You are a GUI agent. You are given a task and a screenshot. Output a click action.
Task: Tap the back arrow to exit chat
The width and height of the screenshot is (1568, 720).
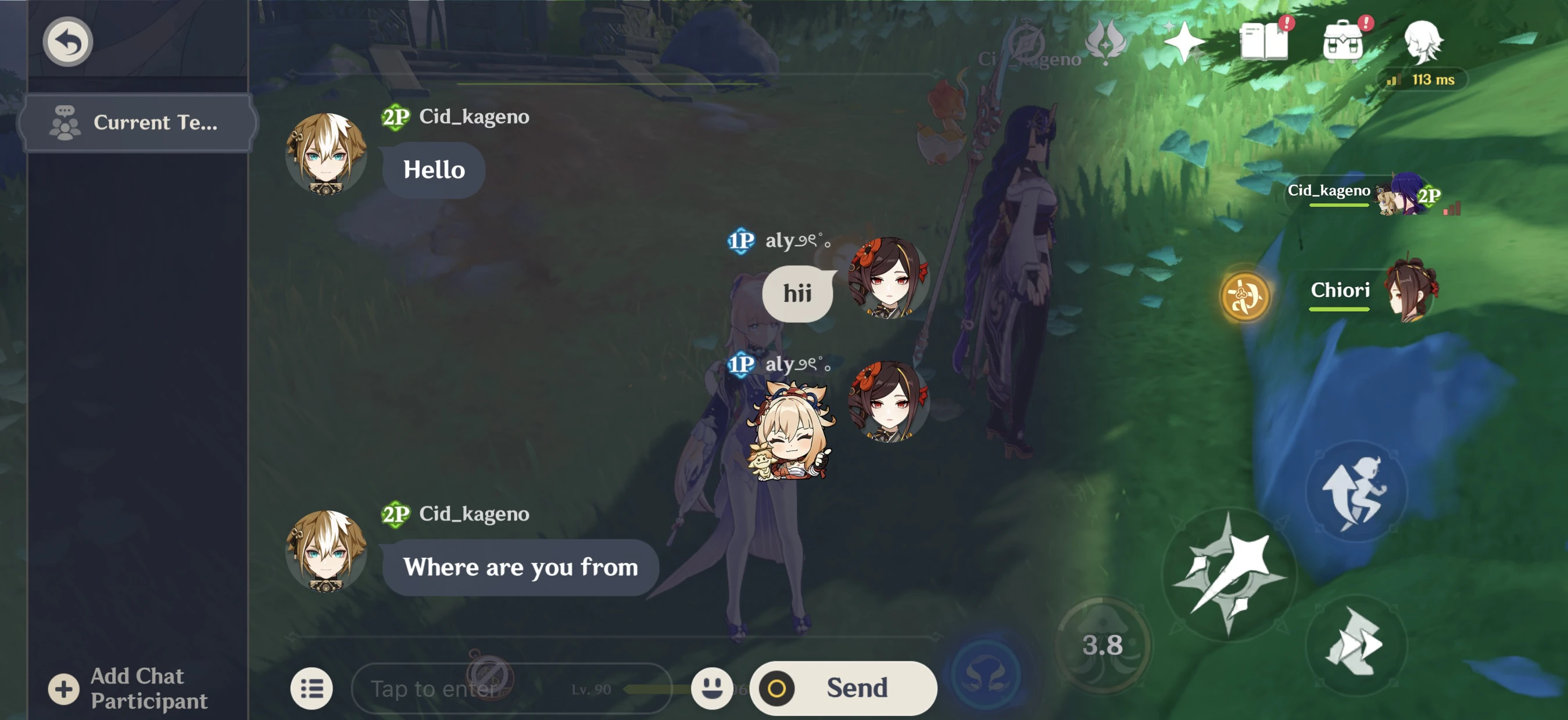coord(67,41)
